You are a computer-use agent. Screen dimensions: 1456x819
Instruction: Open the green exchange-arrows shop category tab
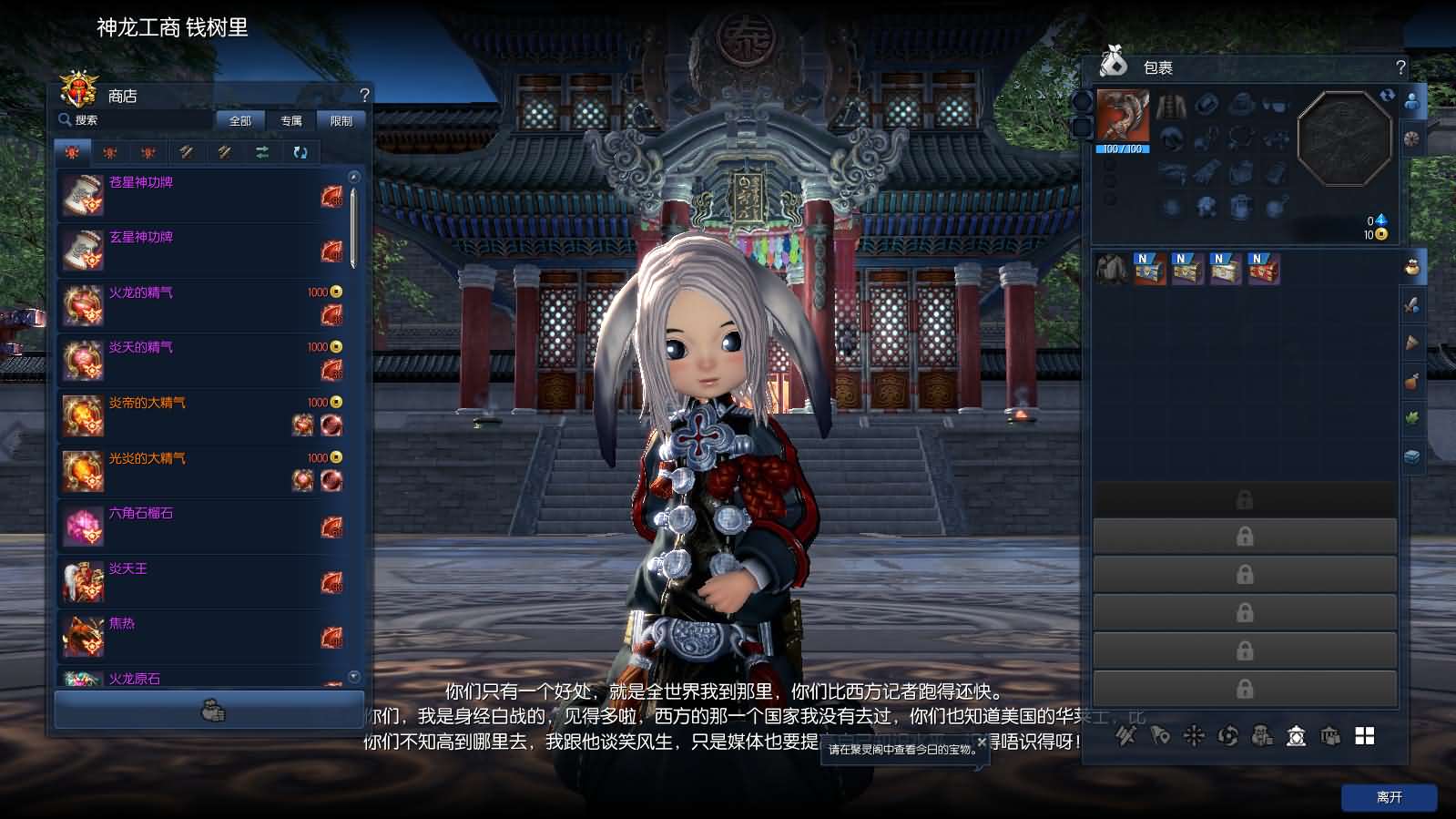pos(261,152)
